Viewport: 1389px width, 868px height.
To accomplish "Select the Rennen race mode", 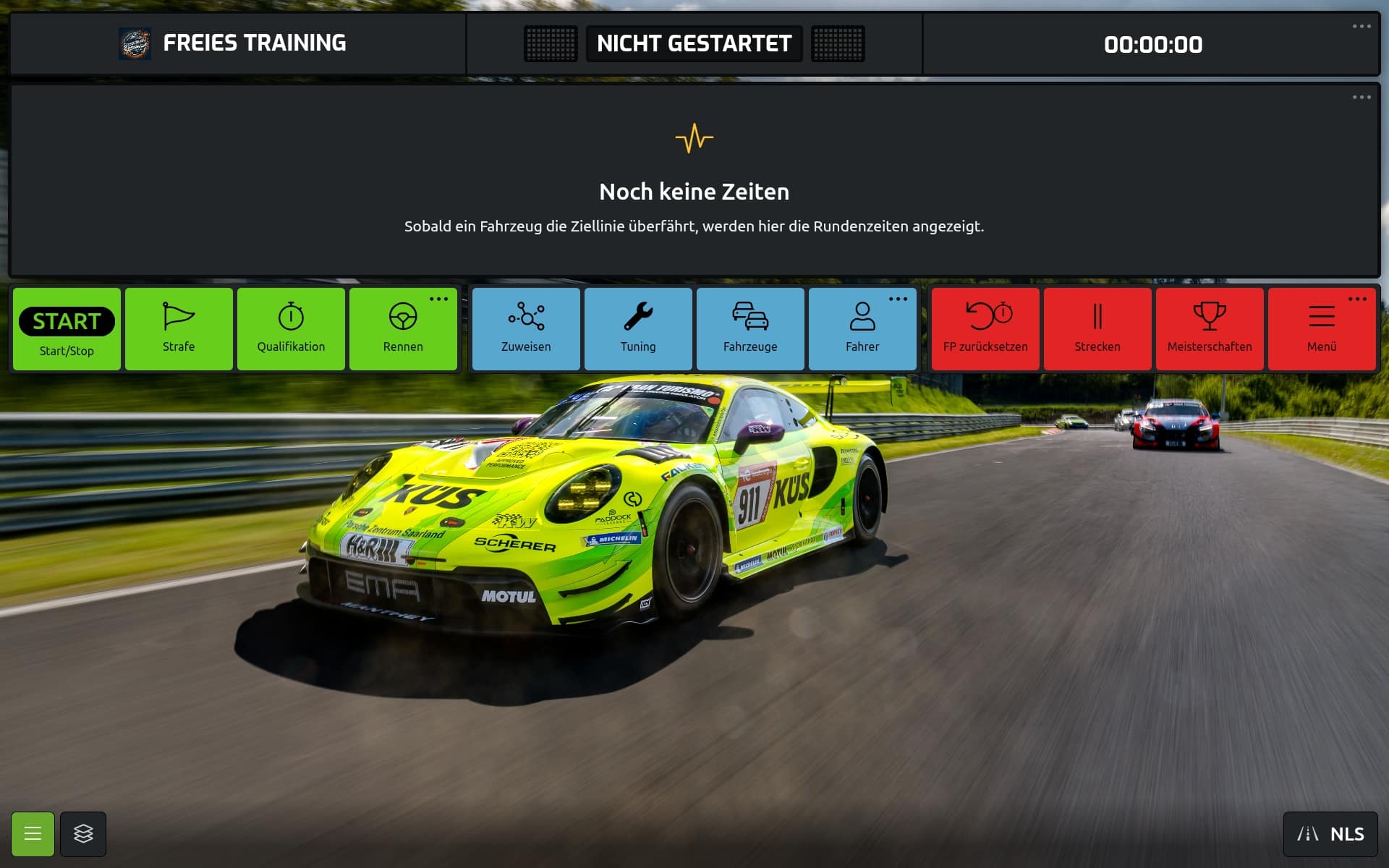I will click(x=403, y=329).
